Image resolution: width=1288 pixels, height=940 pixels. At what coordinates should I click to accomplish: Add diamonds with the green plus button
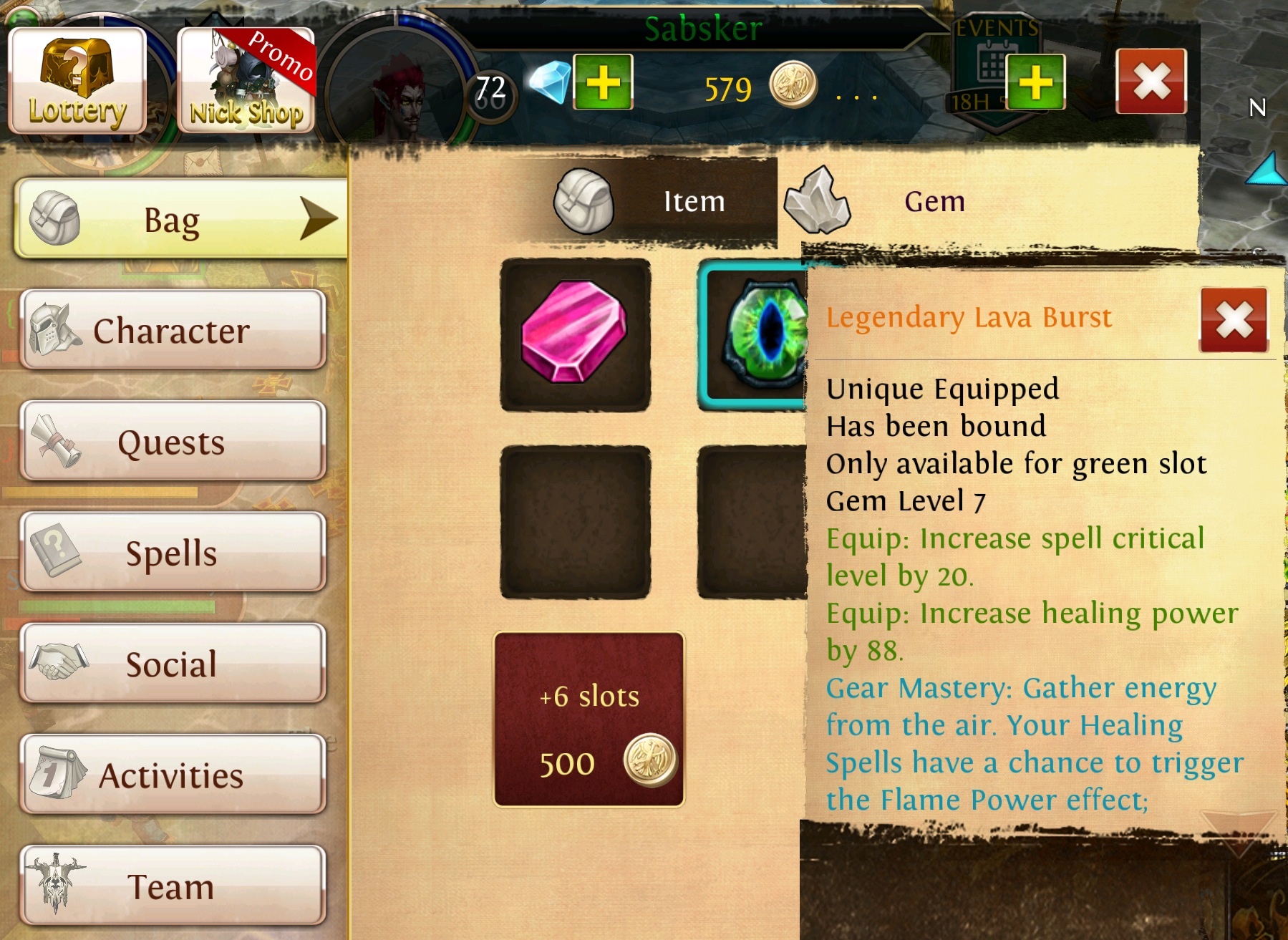(x=603, y=82)
